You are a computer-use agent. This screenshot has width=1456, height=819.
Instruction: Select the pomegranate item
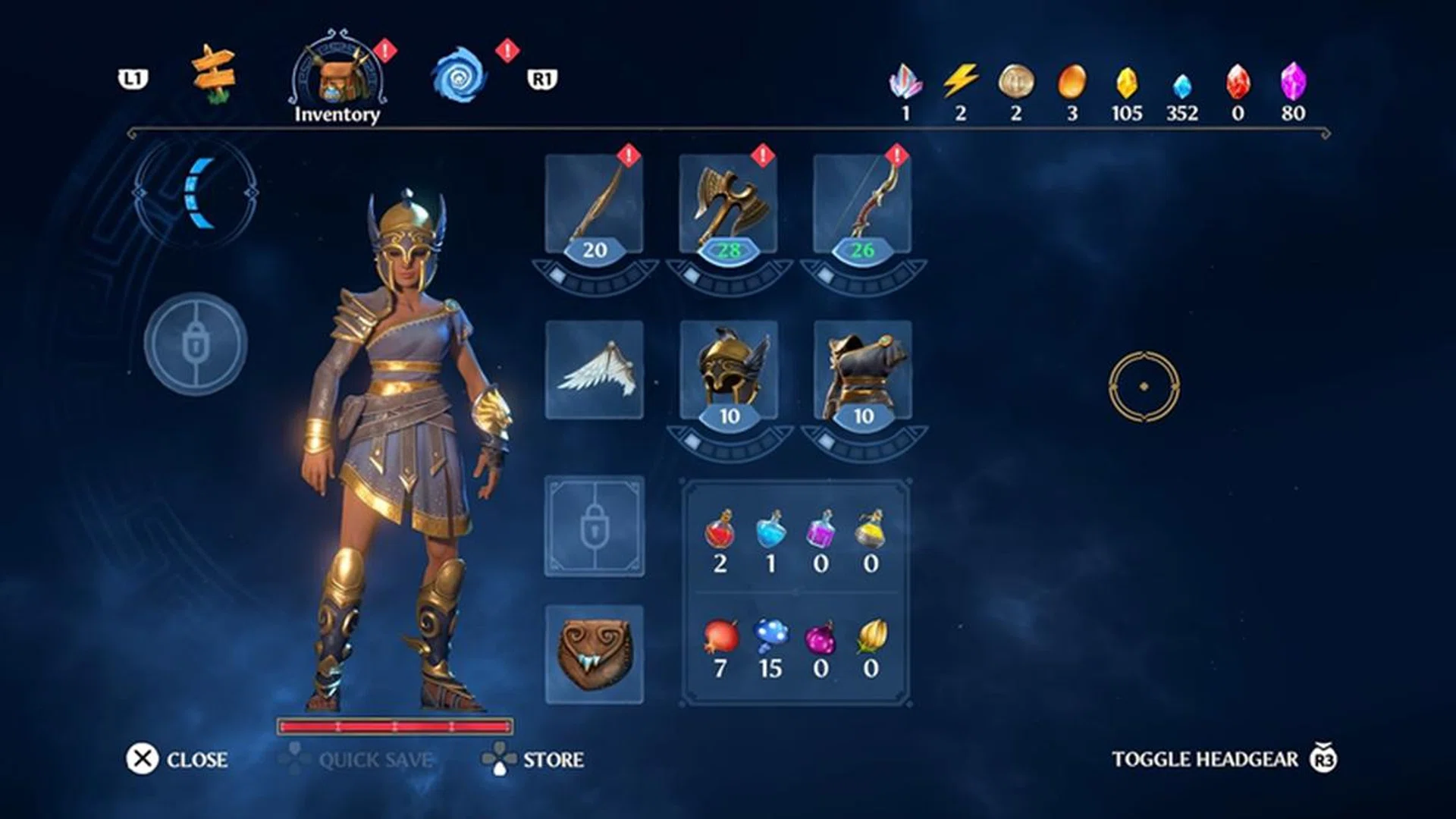[x=720, y=637]
